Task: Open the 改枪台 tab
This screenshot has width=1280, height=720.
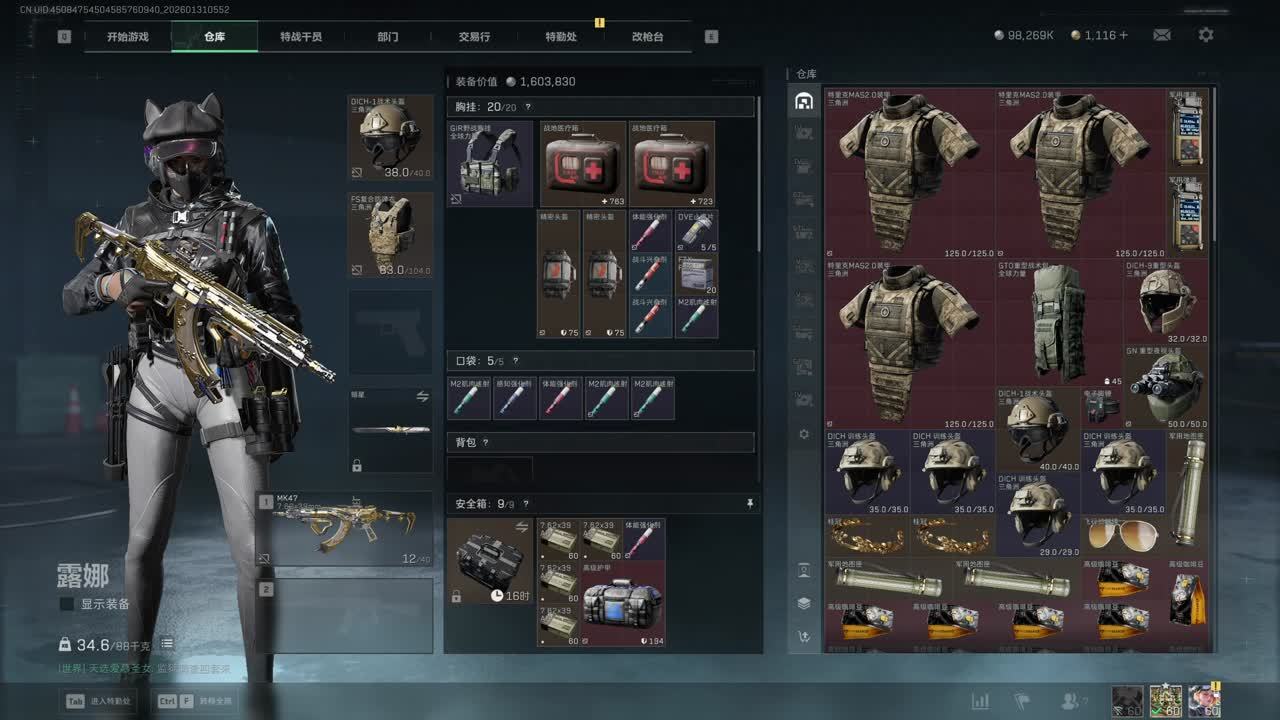Action: tap(647, 37)
